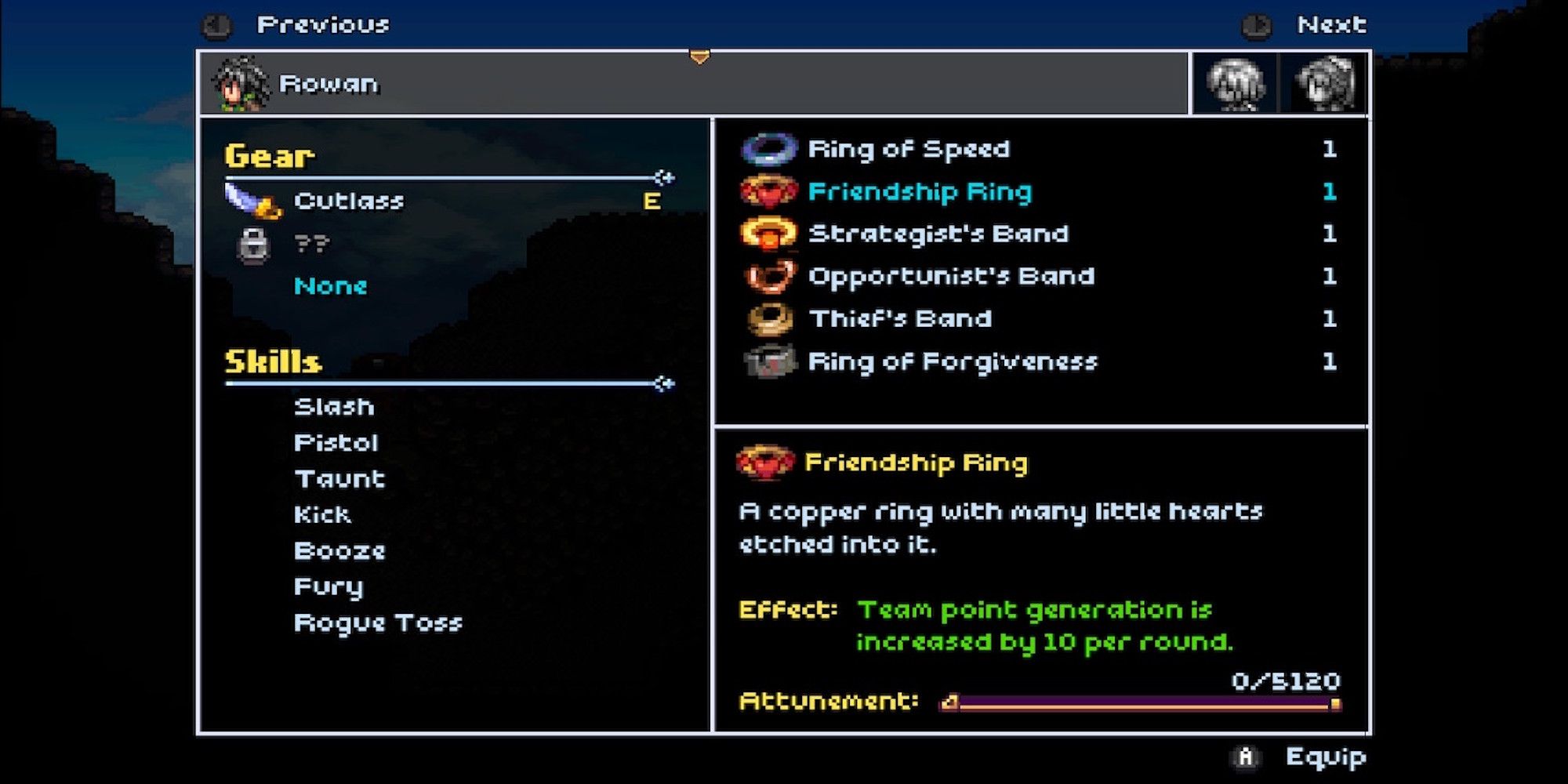Select the Ring of Speed icon
The width and height of the screenshot is (1568, 784).
click(768, 149)
